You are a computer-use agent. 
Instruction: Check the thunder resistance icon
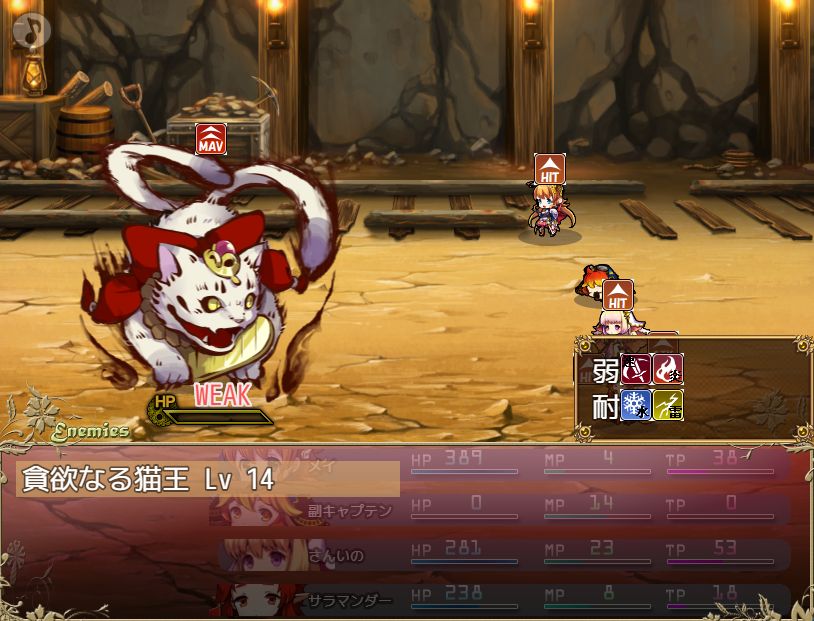coord(668,405)
